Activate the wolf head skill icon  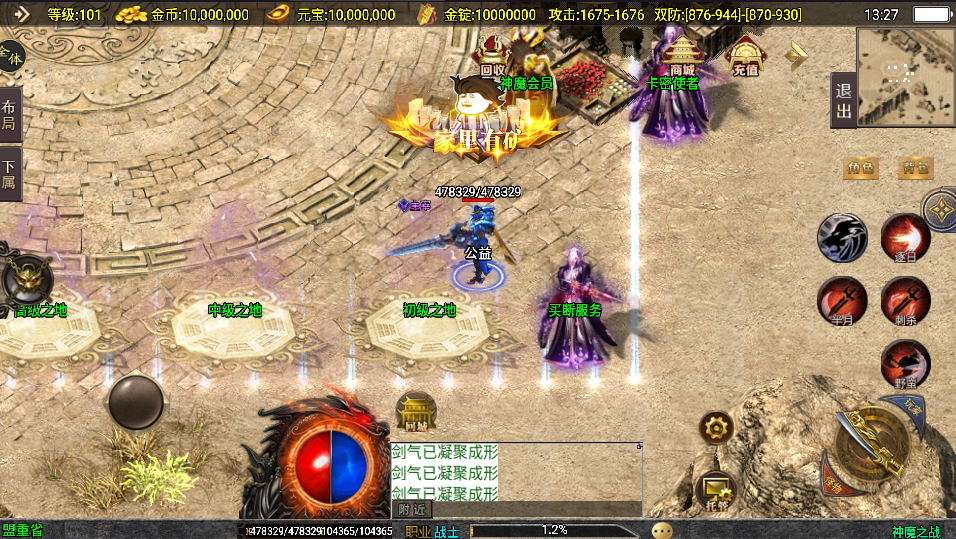[x=842, y=238]
